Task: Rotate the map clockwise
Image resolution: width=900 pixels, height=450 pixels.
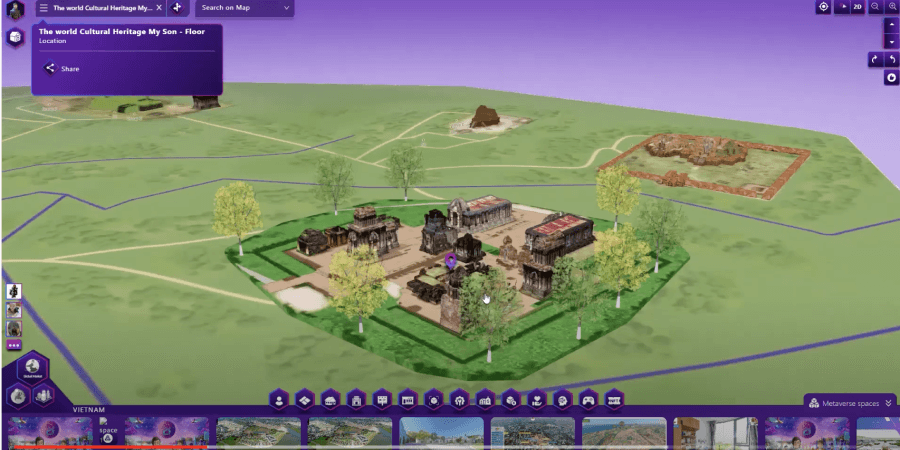Action: pos(874,60)
